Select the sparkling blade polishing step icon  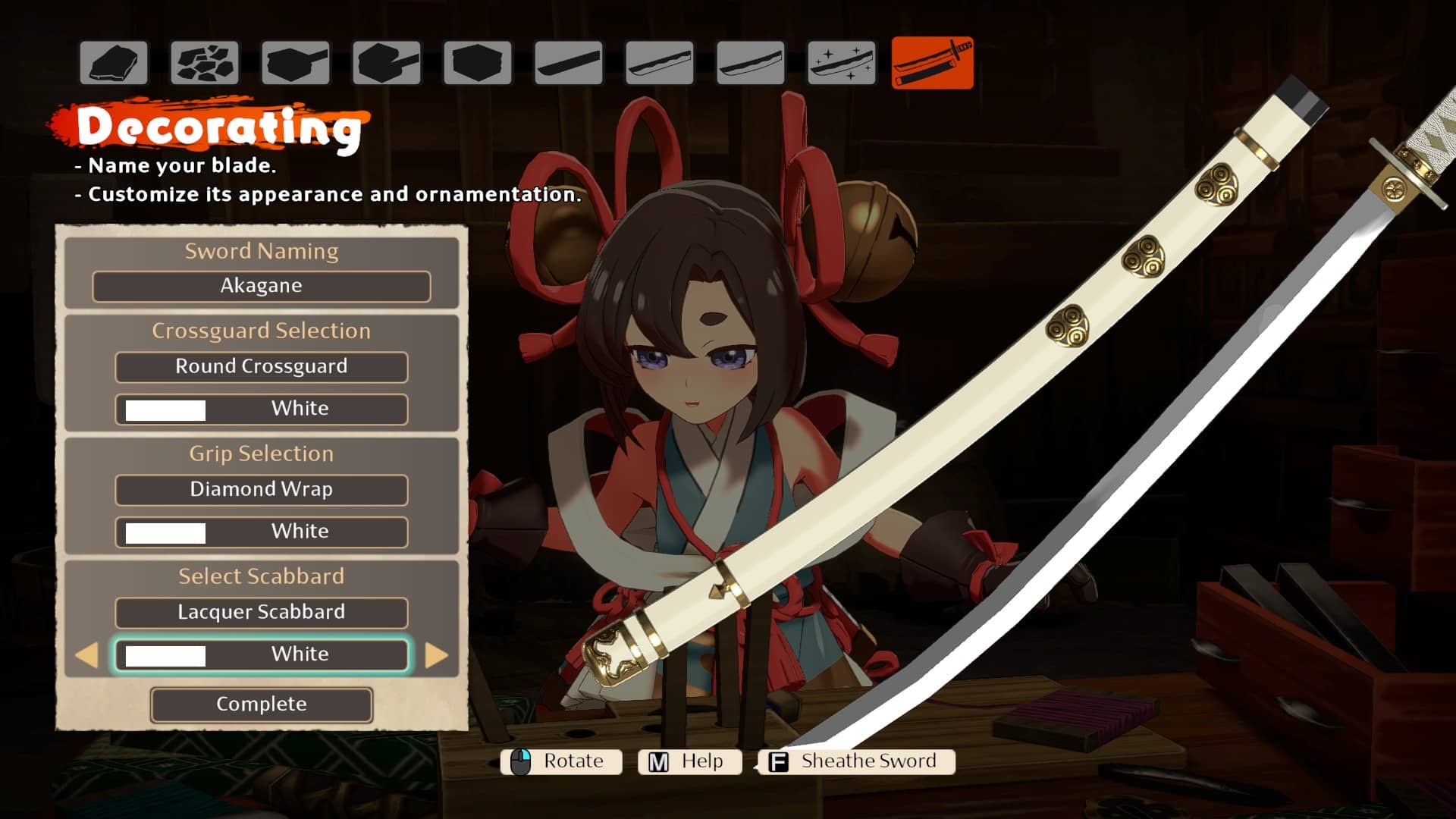tap(841, 63)
